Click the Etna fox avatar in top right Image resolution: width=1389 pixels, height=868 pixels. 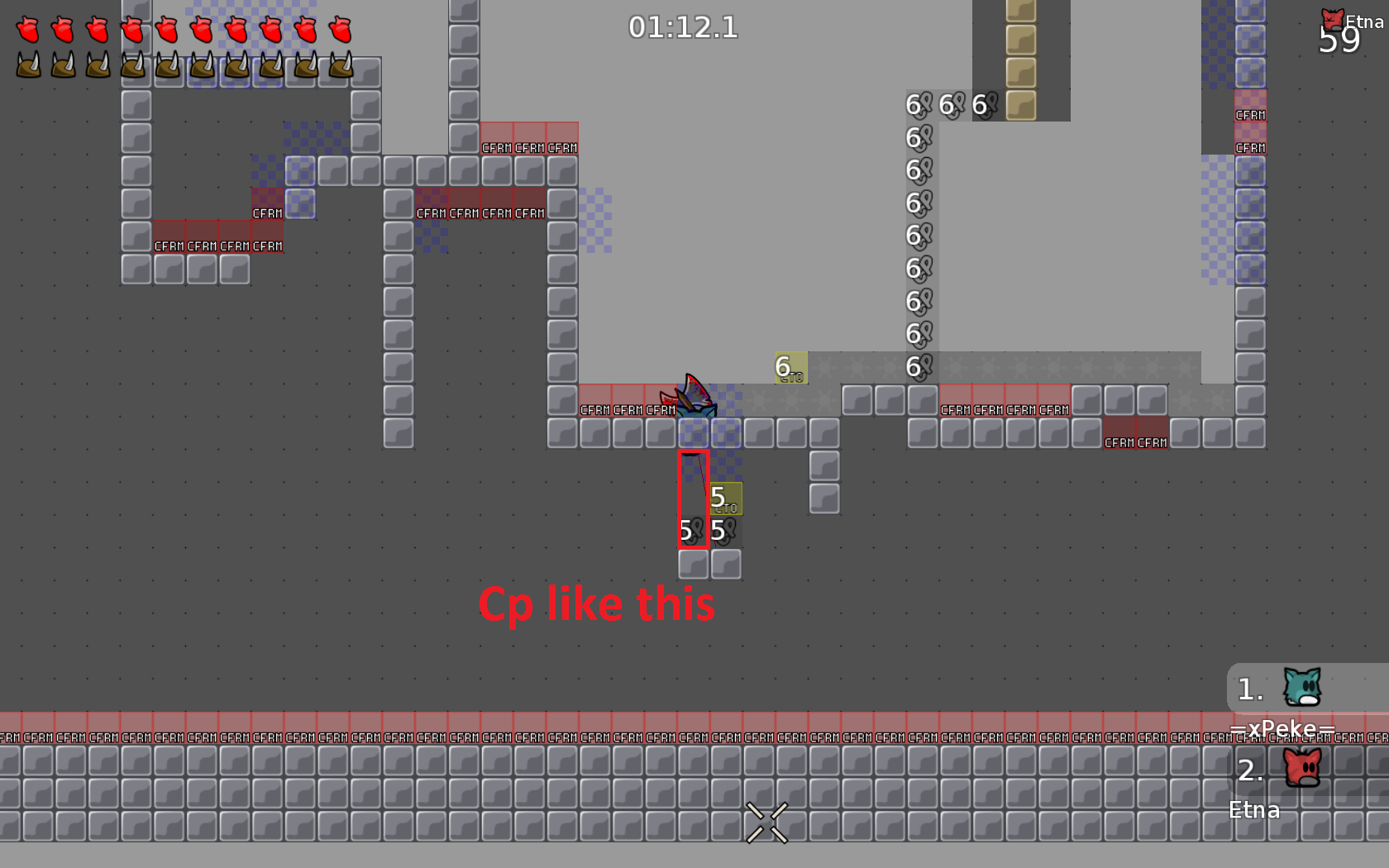click(1331, 18)
